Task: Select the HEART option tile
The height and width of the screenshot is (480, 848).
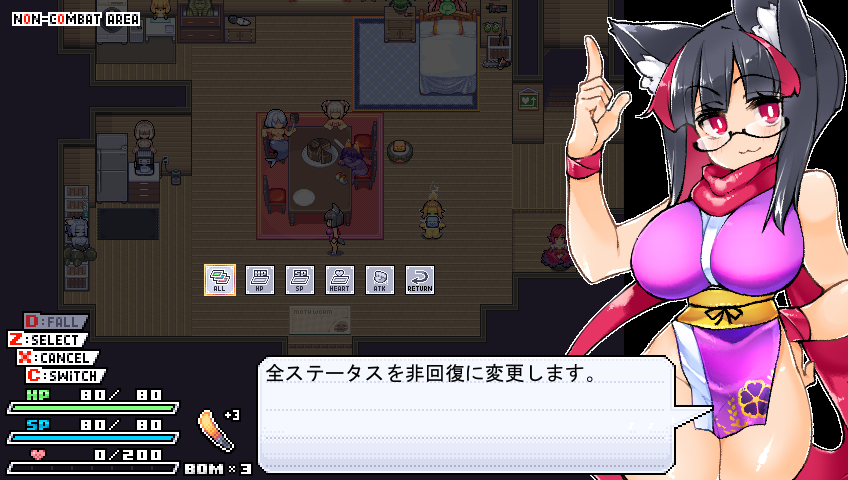Action: click(x=340, y=280)
